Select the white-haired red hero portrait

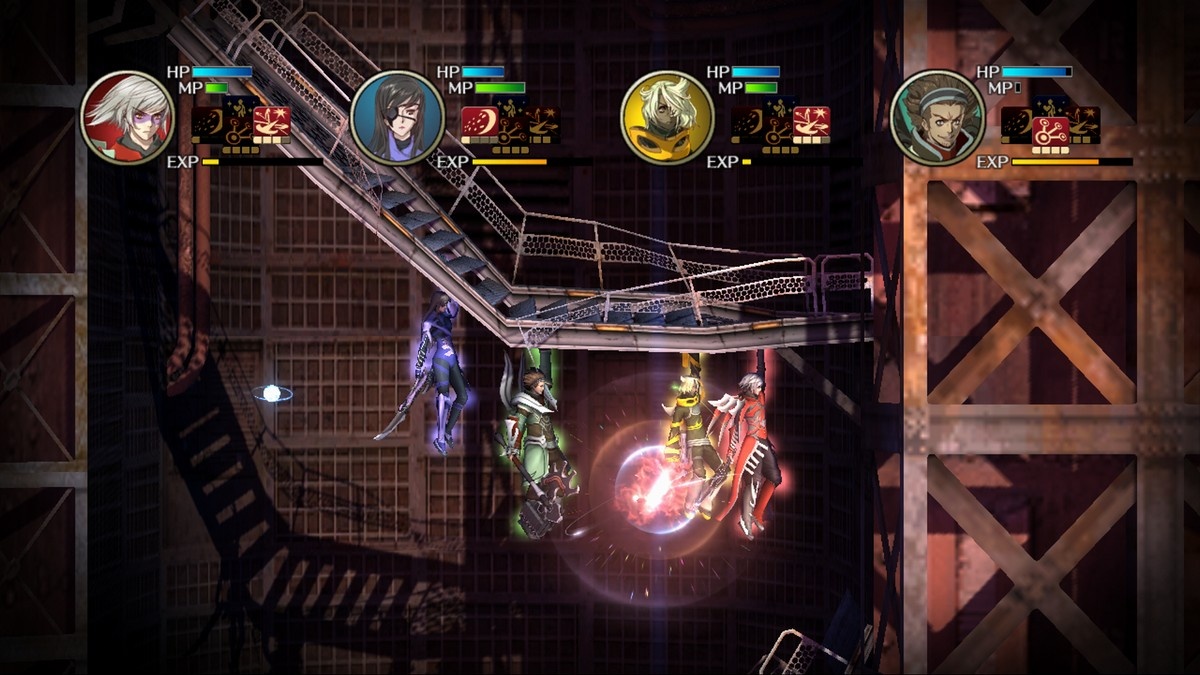pos(127,117)
